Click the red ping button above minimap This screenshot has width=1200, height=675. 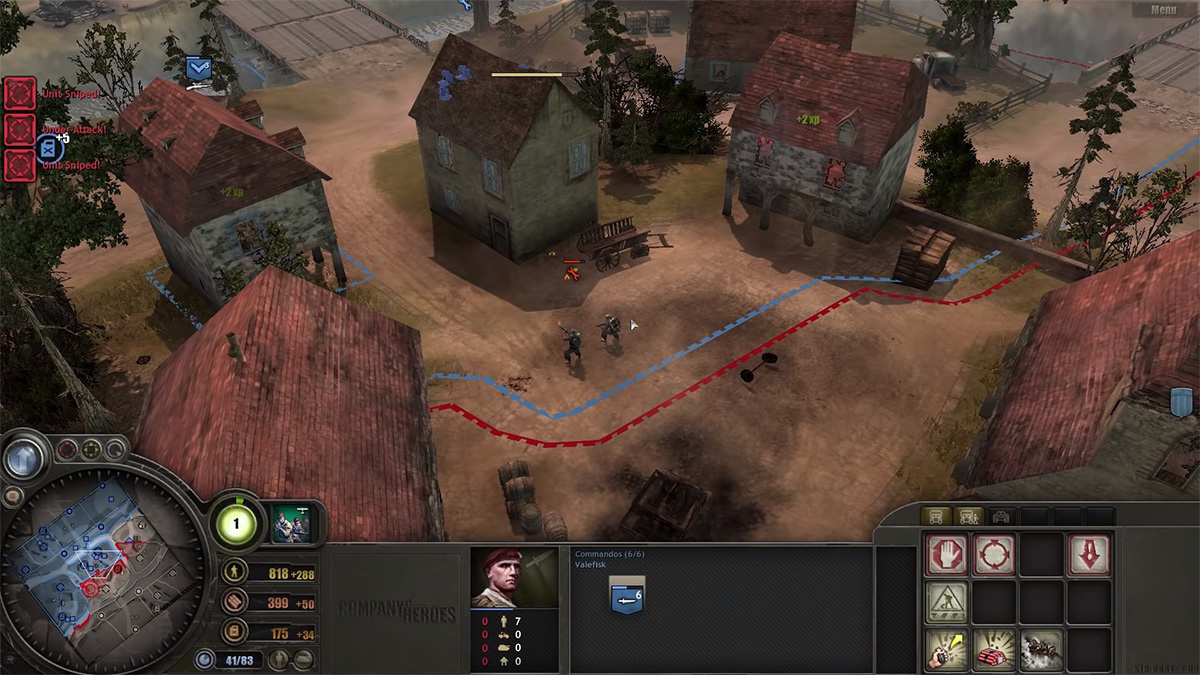point(67,449)
